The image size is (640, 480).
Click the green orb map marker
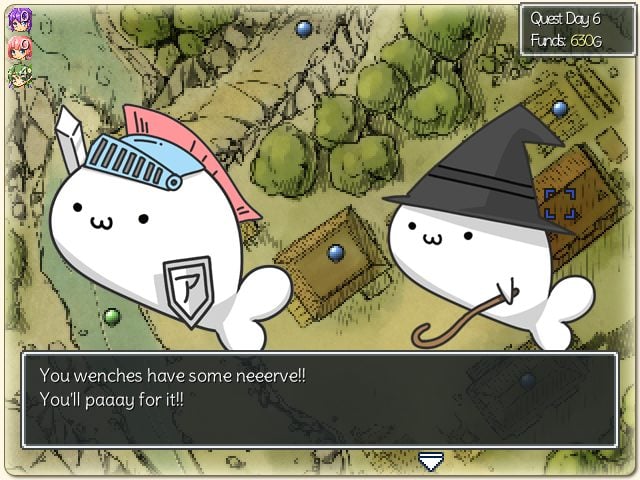tap(112, 317)
